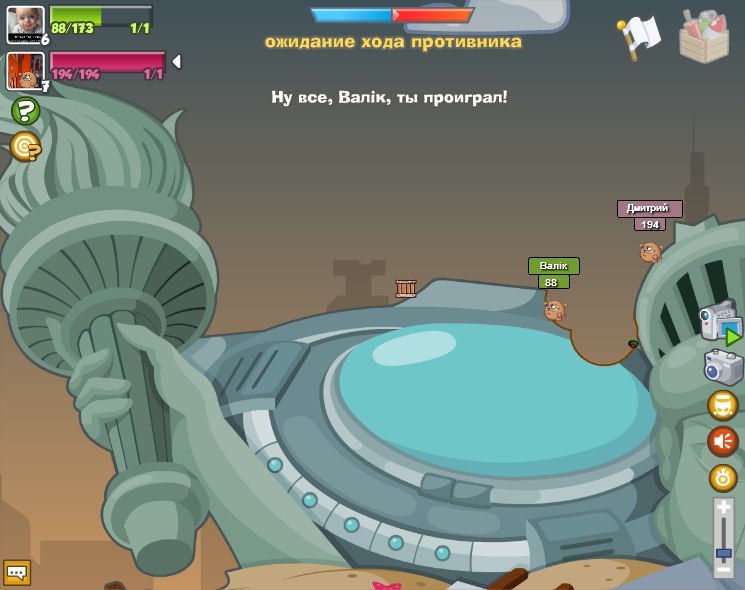
Task: Click the white arrow beside the pink team bar
Action: click(176, 62)
